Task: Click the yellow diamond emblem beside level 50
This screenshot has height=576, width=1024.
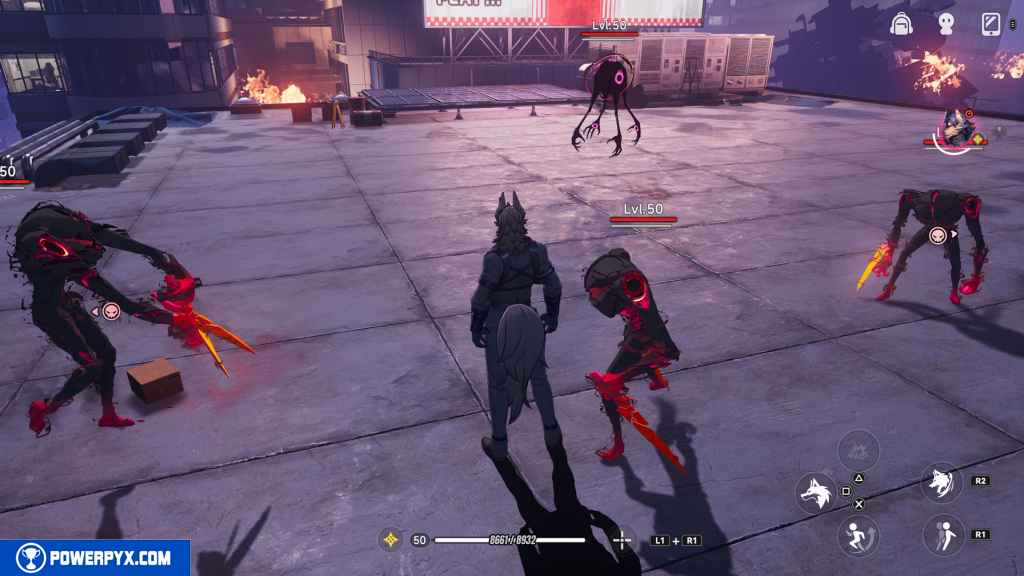Action: [x=390, y=540]
